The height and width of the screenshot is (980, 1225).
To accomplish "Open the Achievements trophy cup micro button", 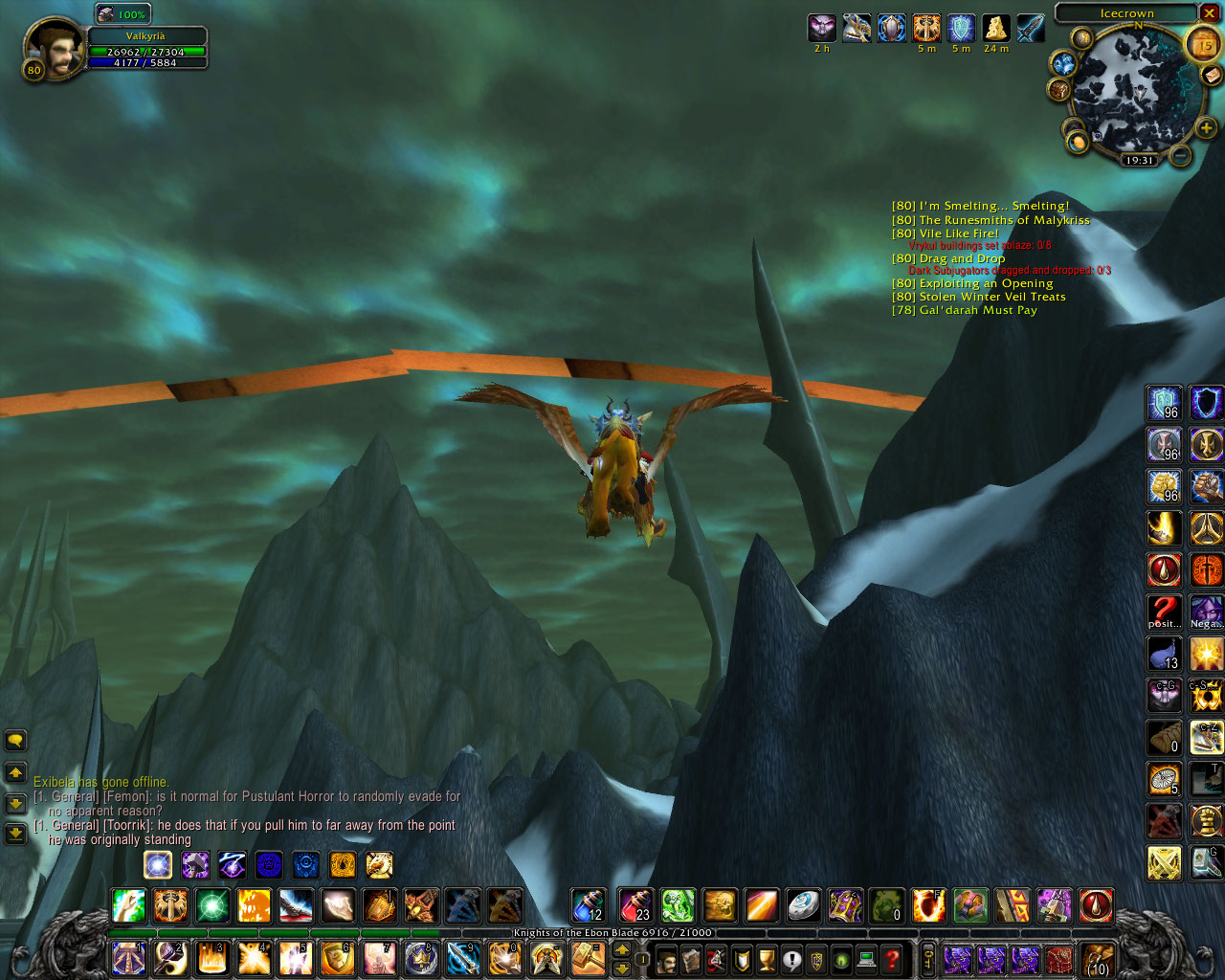I will [767, 958].
